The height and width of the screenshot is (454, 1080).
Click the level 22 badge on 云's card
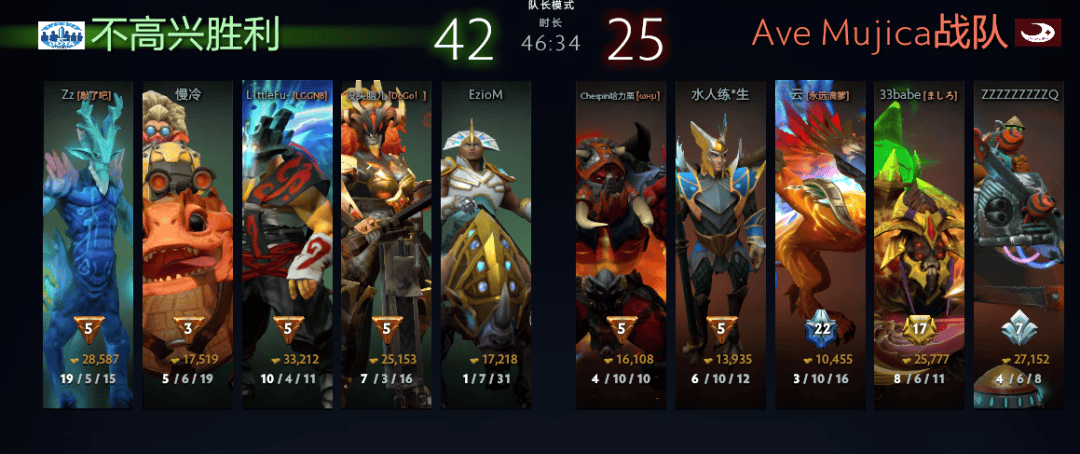tap(821, 329)
